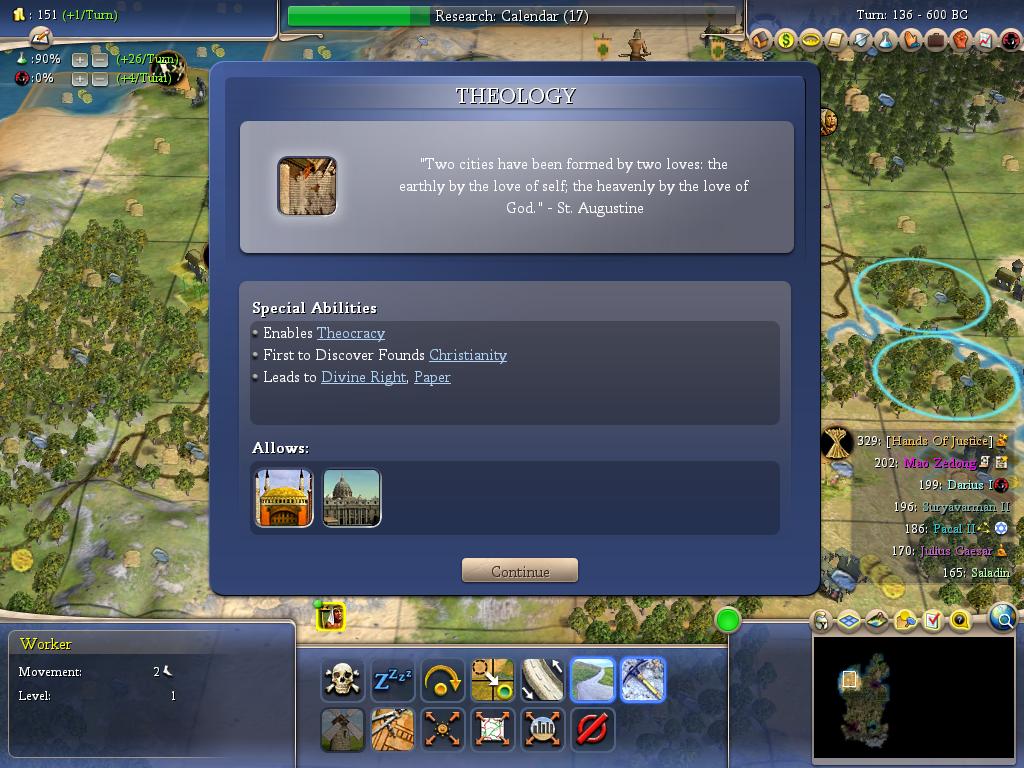1024x768 pixels.
Task: Build a windmill with the worker
Action: click(x=342, y=729)
